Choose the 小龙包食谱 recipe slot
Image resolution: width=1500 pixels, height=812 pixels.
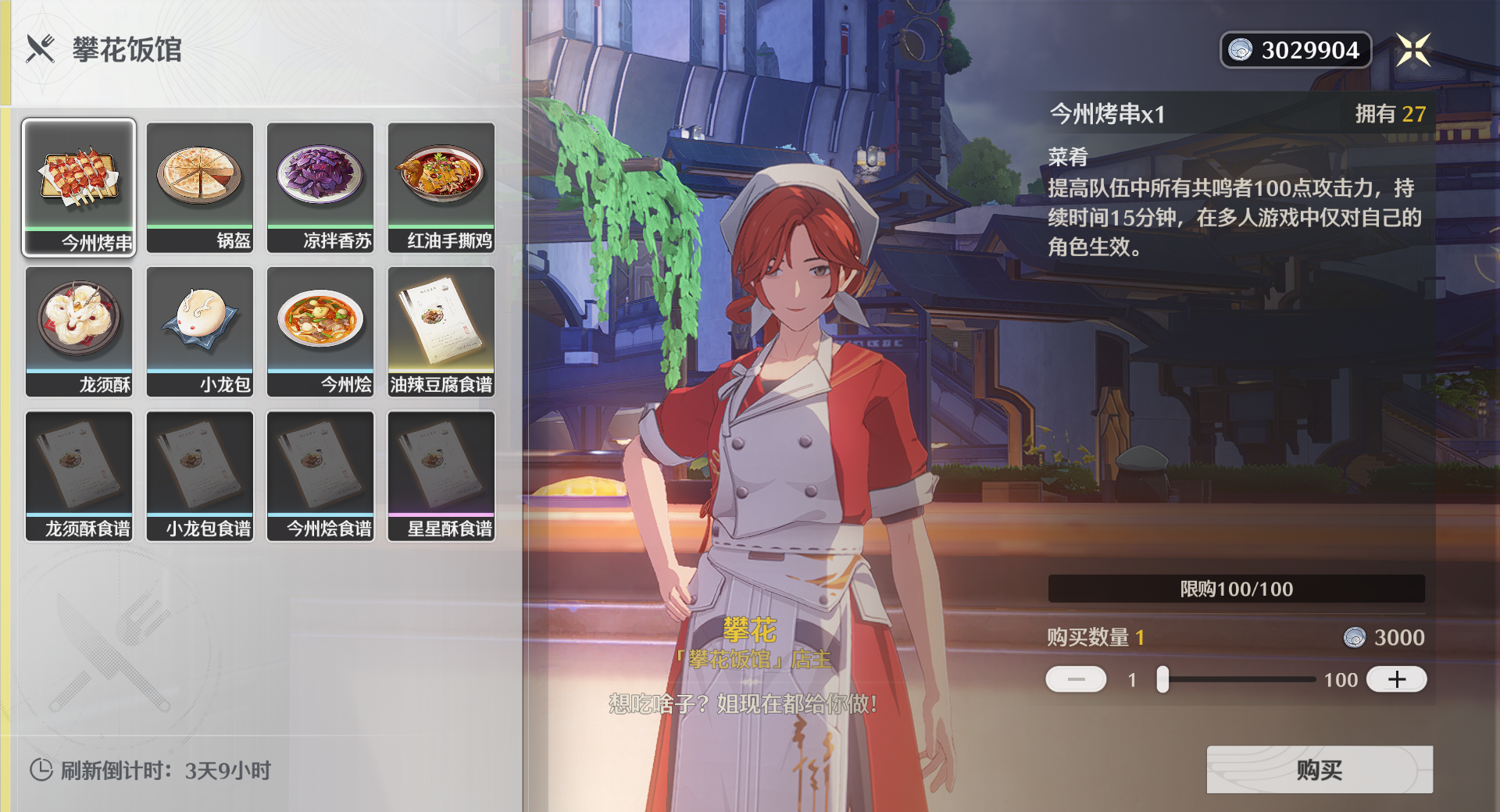(200, 475)
